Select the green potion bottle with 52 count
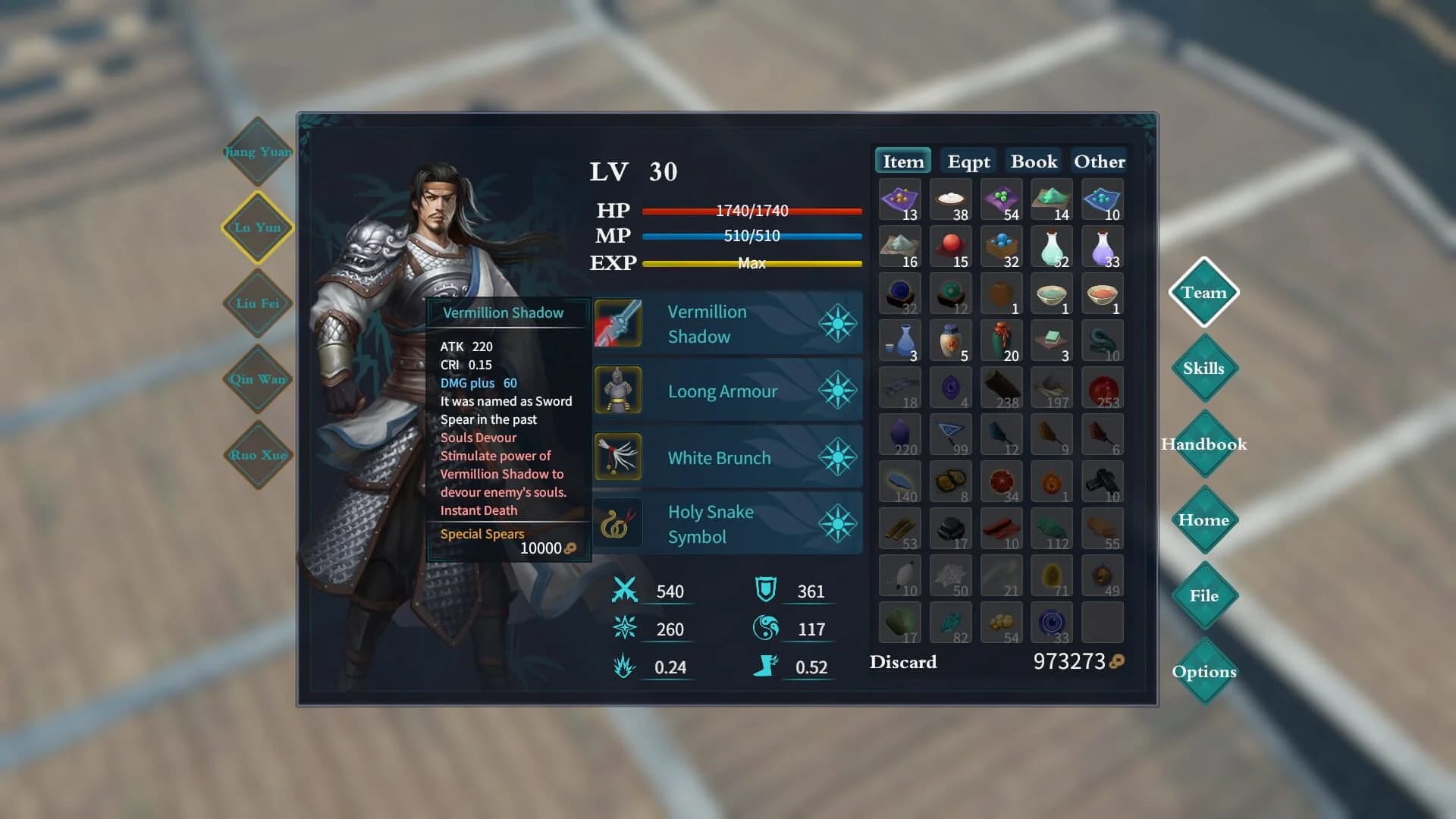The image size is (1456, 819). point(1051,246)
